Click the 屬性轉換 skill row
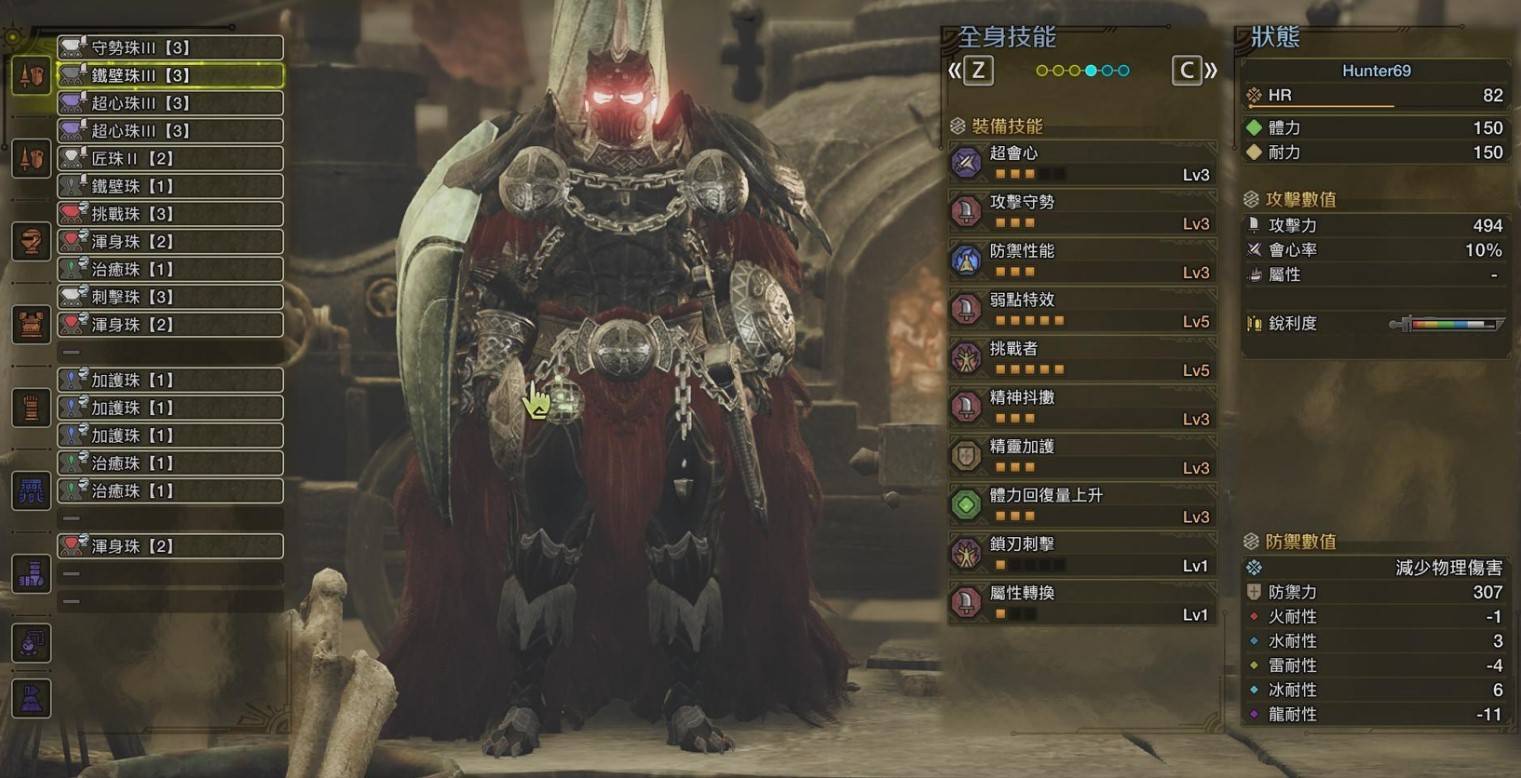Screen dimensions: 1521x778 tap(1082, 603)
